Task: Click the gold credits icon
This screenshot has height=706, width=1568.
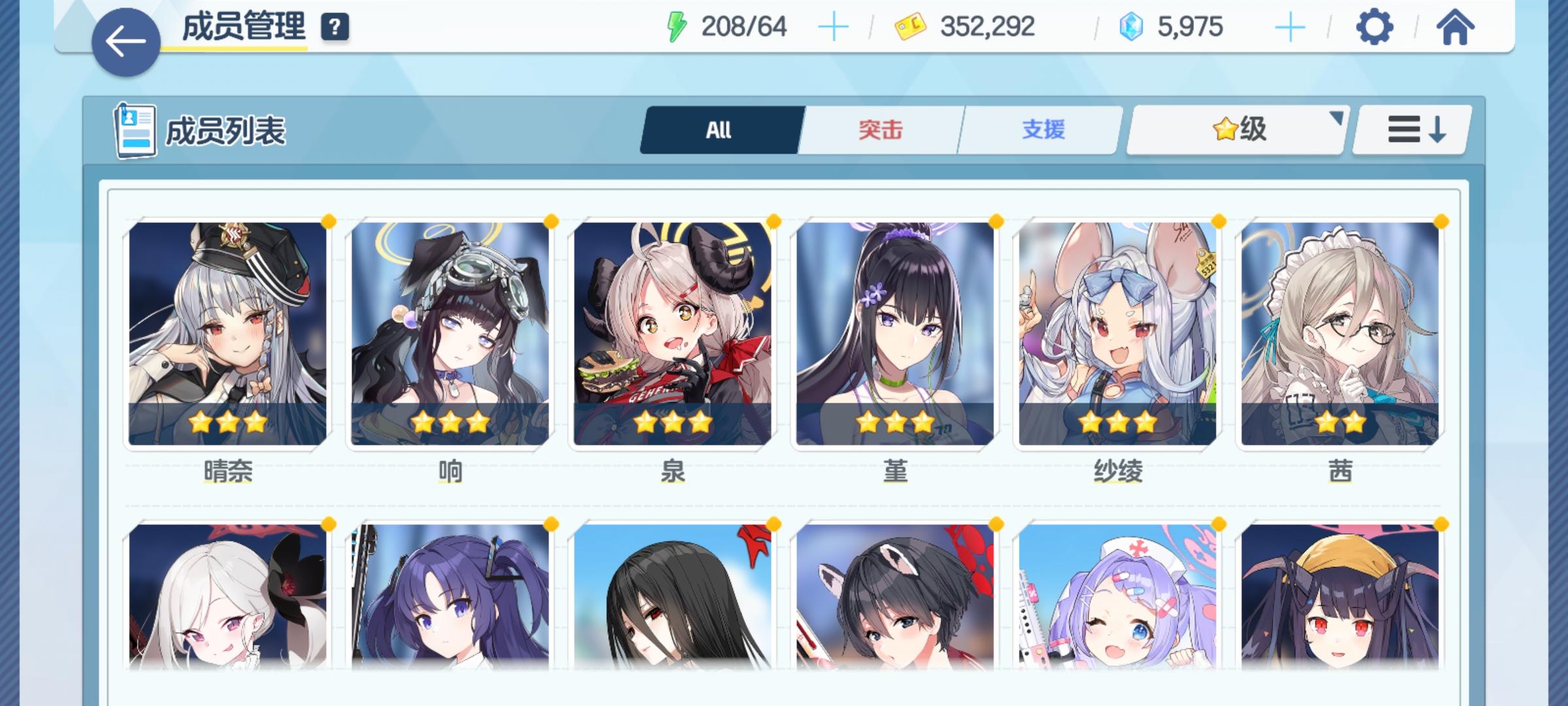Action: click(x=910, y=26)
